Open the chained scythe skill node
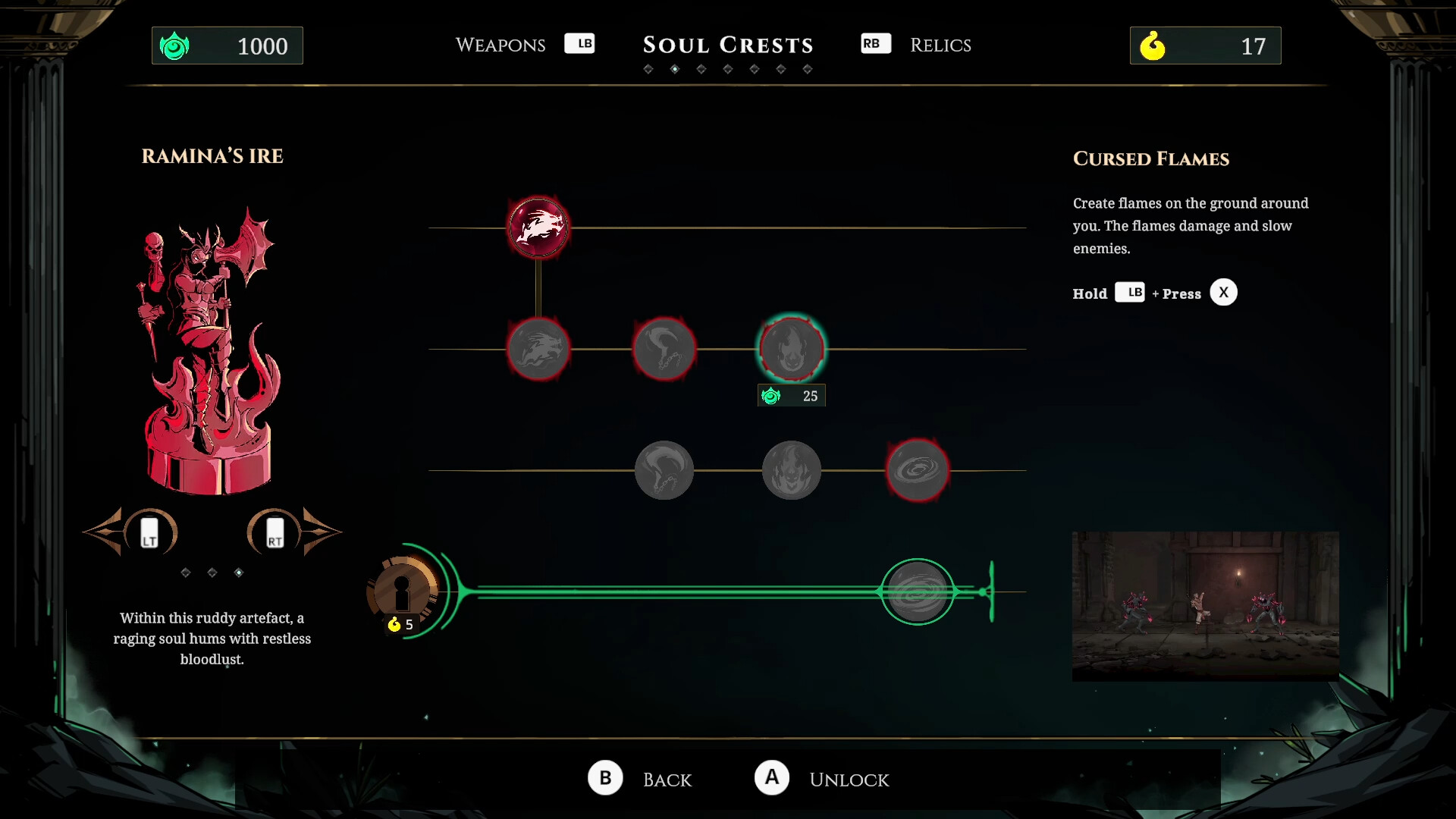 pos(665,349)
